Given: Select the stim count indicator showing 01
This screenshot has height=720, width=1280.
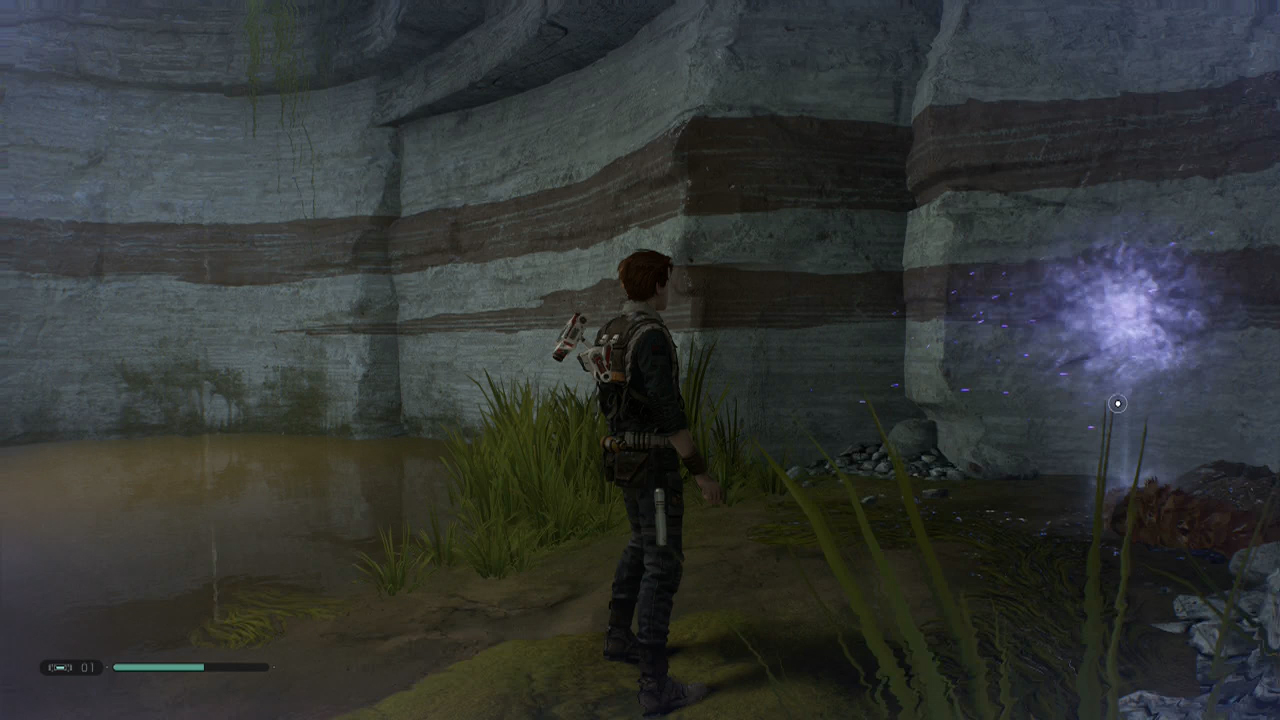Looking at the screenshot, I should pyautogui.click(x=87, y=667).
